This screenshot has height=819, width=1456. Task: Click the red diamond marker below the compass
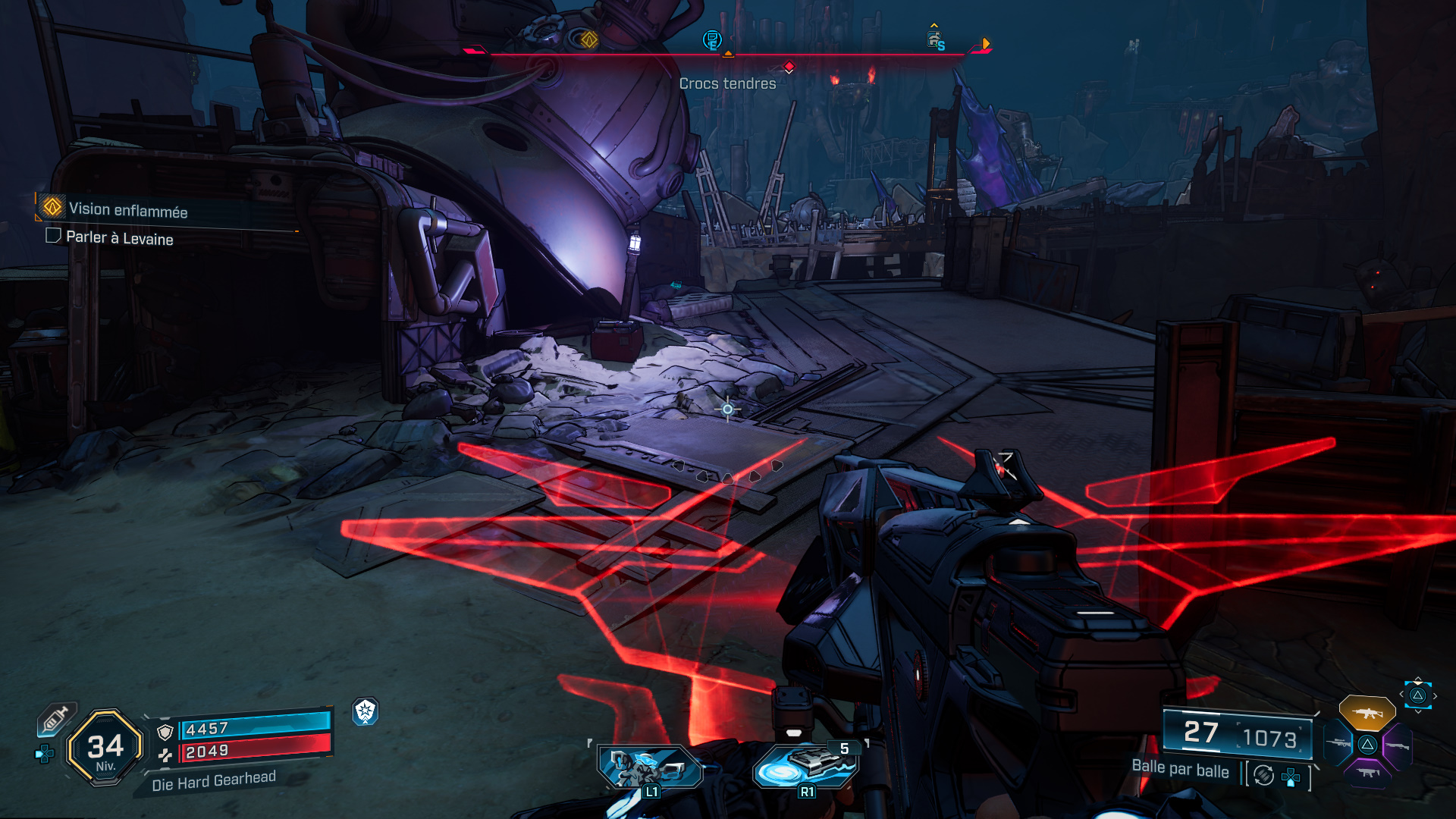point(789,67)
